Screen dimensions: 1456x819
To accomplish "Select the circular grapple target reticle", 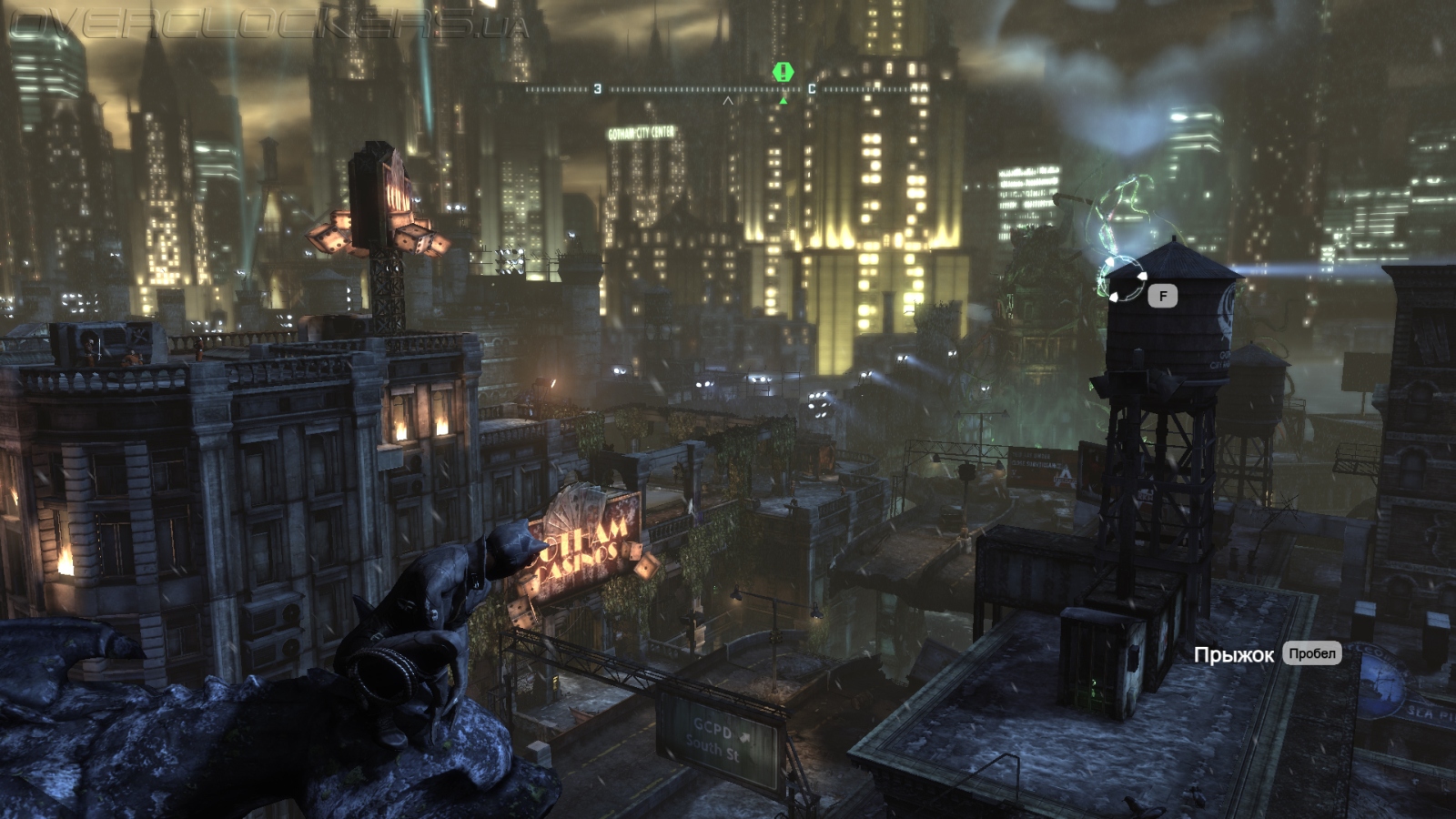I will (x=1121, y=278).
